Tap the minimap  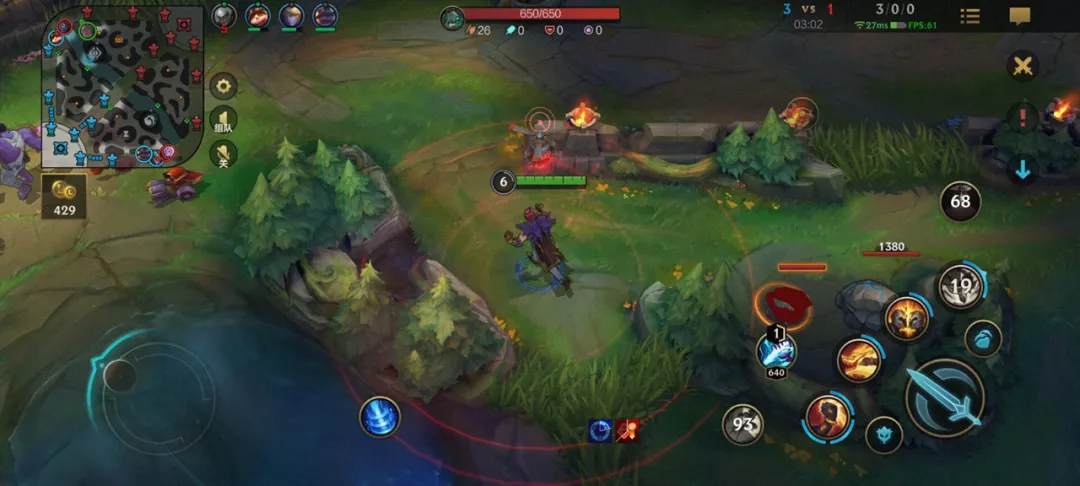click(122, 85)
